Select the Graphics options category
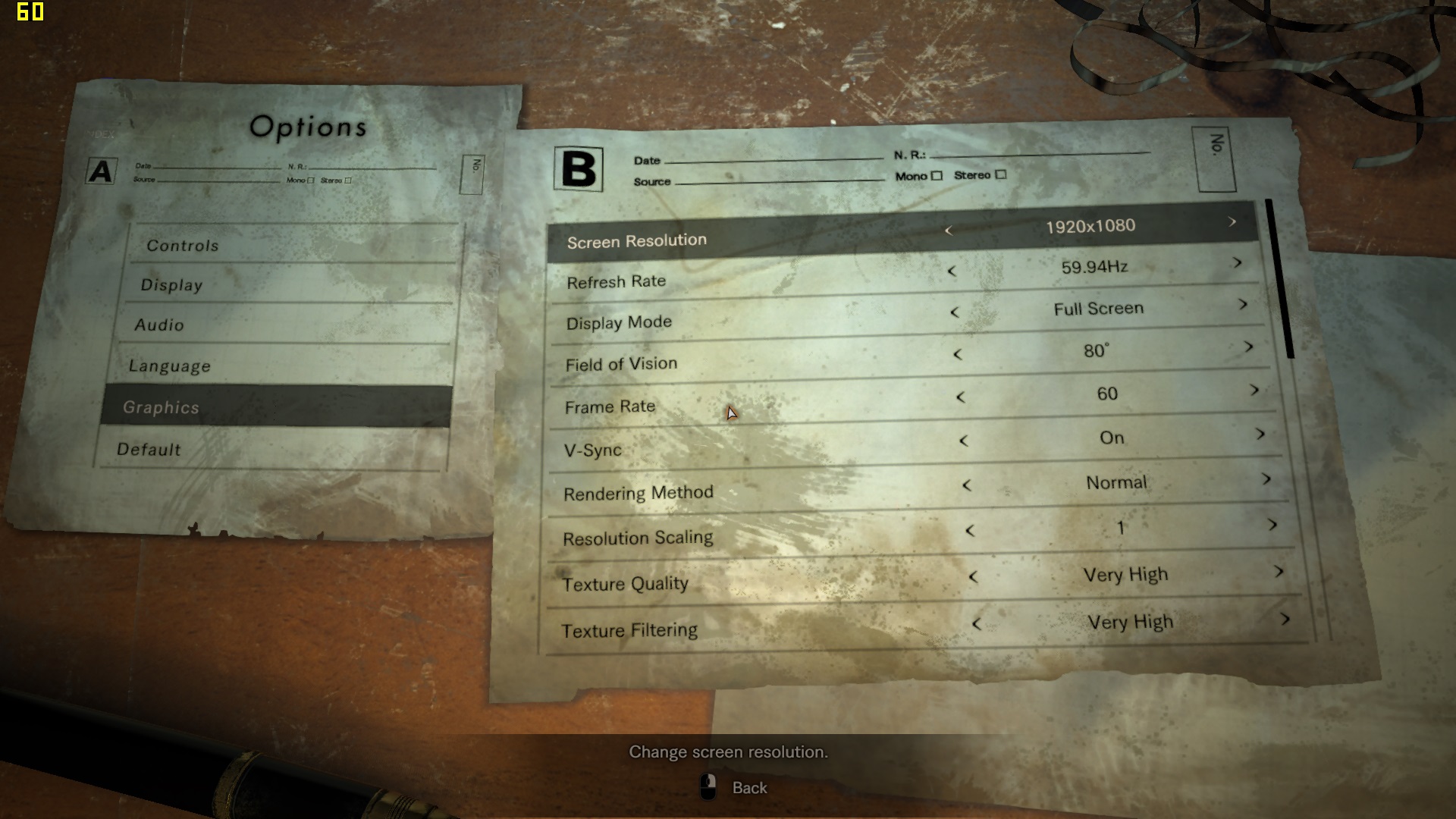Image resolution: width=1456 pixels, height=819 pixels. point(162,407)
